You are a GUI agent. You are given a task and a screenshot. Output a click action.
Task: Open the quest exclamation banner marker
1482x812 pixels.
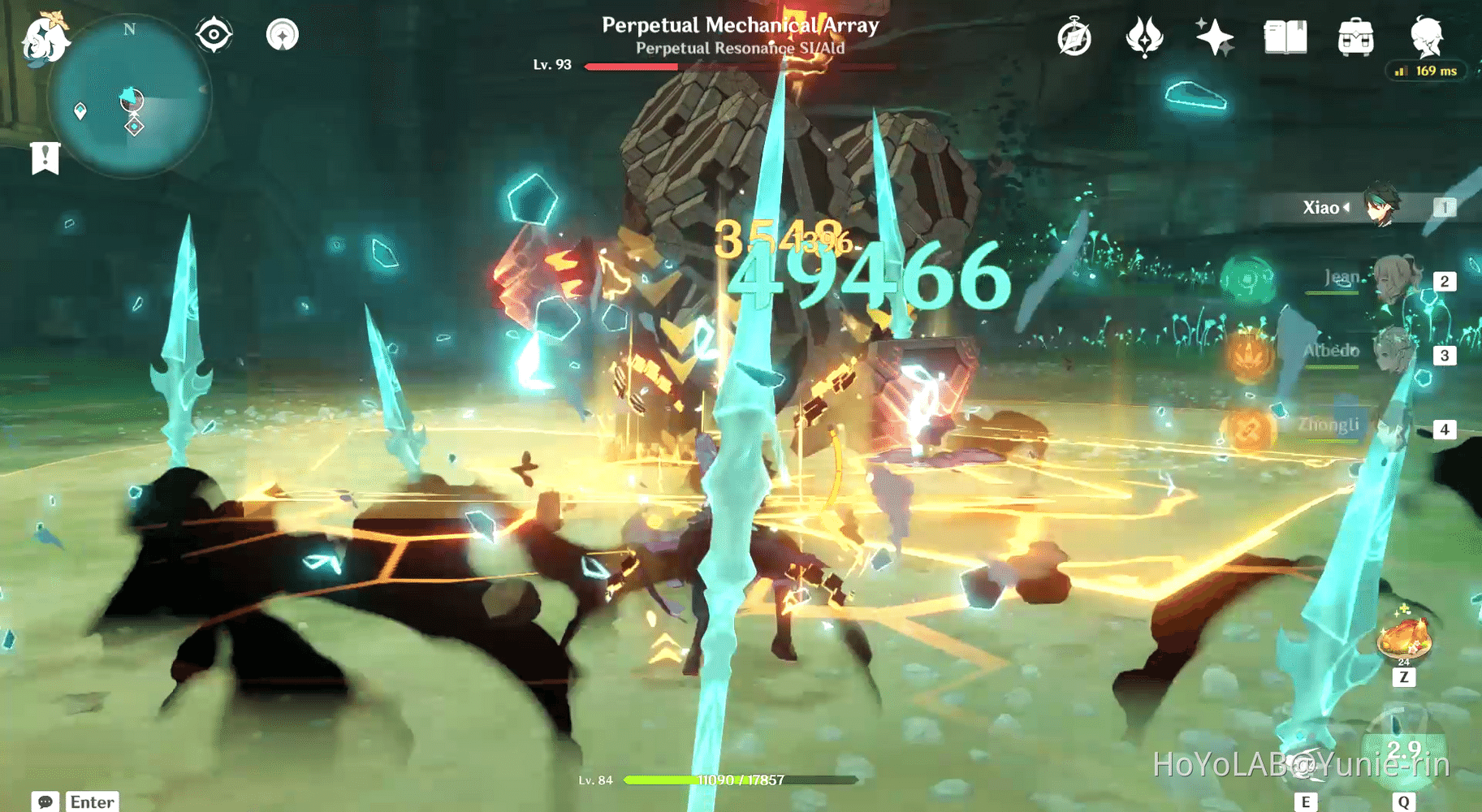point(44,157)
